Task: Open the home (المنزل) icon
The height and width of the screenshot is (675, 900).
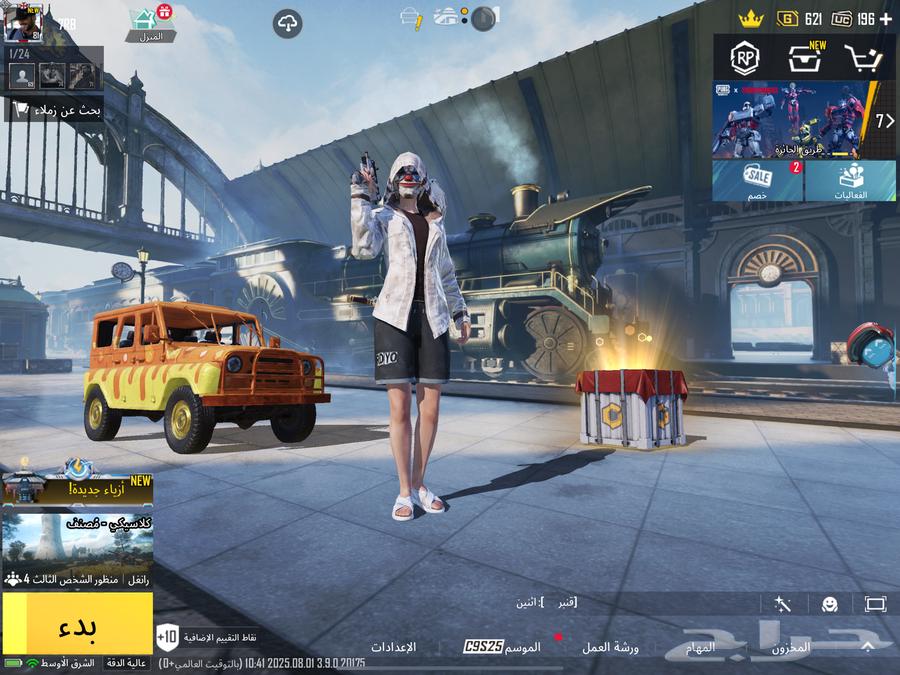Action: point(150,24)
